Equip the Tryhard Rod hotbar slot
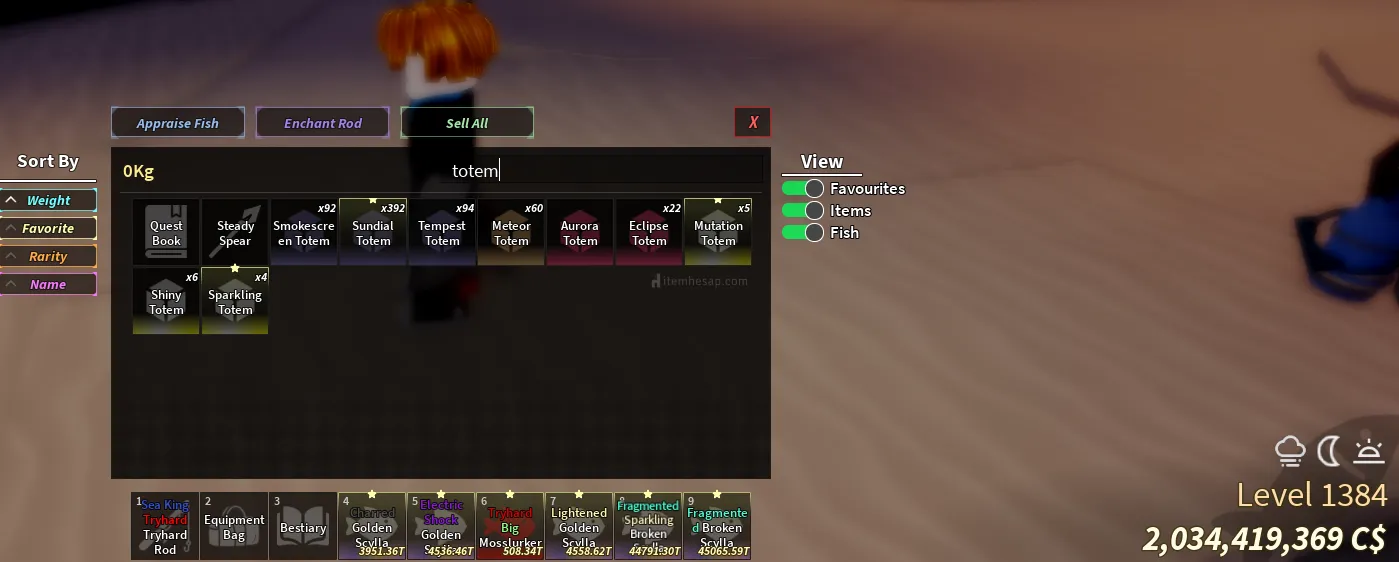Screen dimensions: 1399x562 (165, 526)
